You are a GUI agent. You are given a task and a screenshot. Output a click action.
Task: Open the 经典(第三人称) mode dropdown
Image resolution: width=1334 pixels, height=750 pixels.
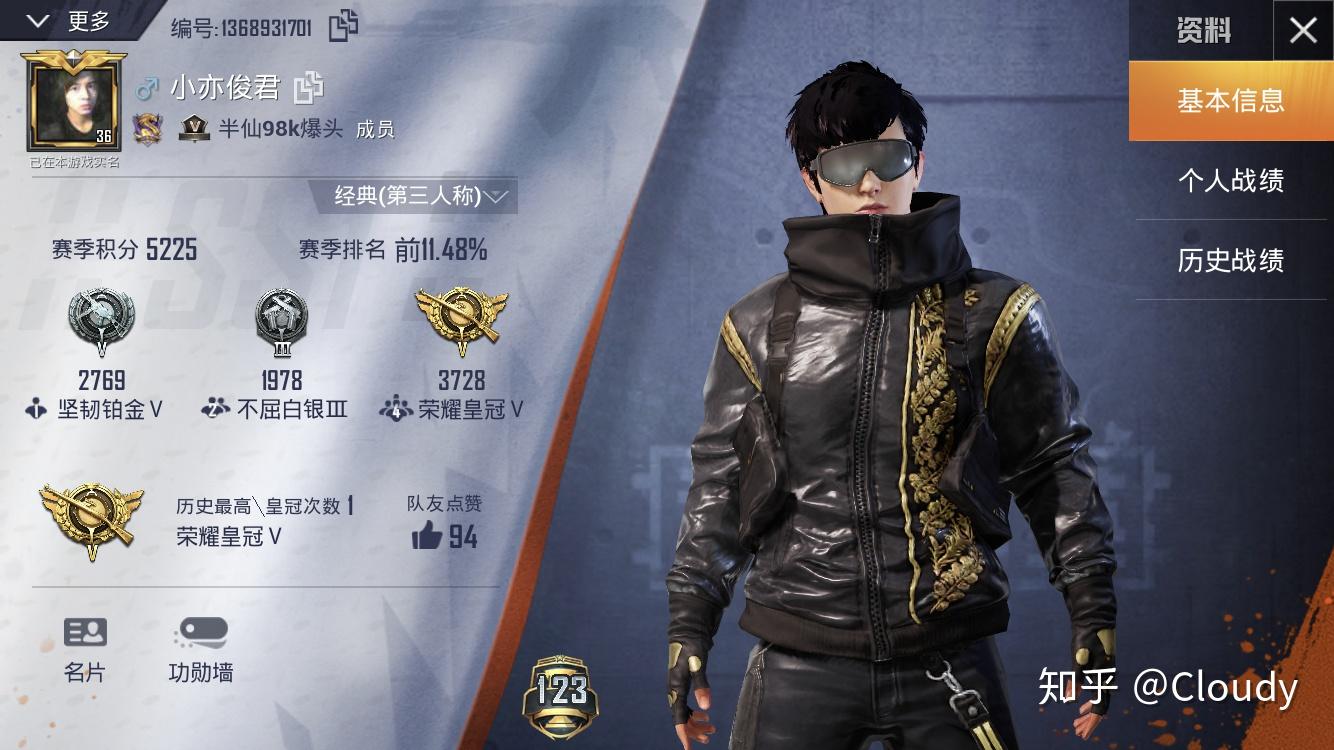click(421, 196)
